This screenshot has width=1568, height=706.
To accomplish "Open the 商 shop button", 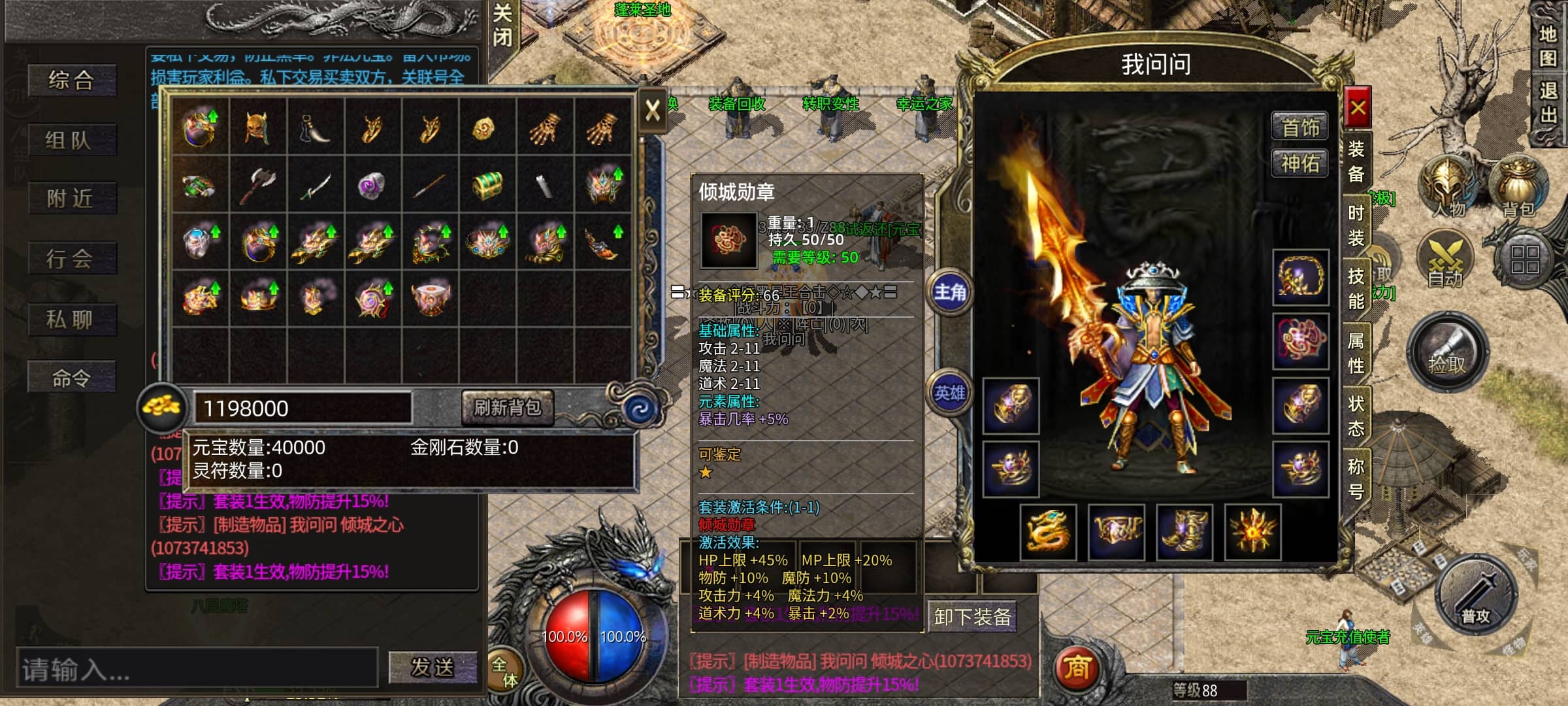I will pos(1077,667).
